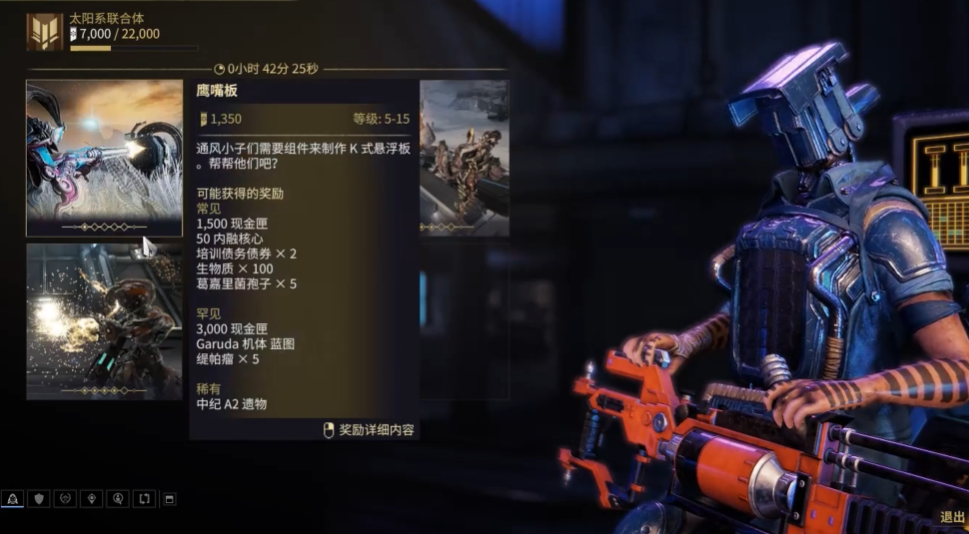
Task: Select the swap arrows chat tab
Action: (x=144, y=498)
